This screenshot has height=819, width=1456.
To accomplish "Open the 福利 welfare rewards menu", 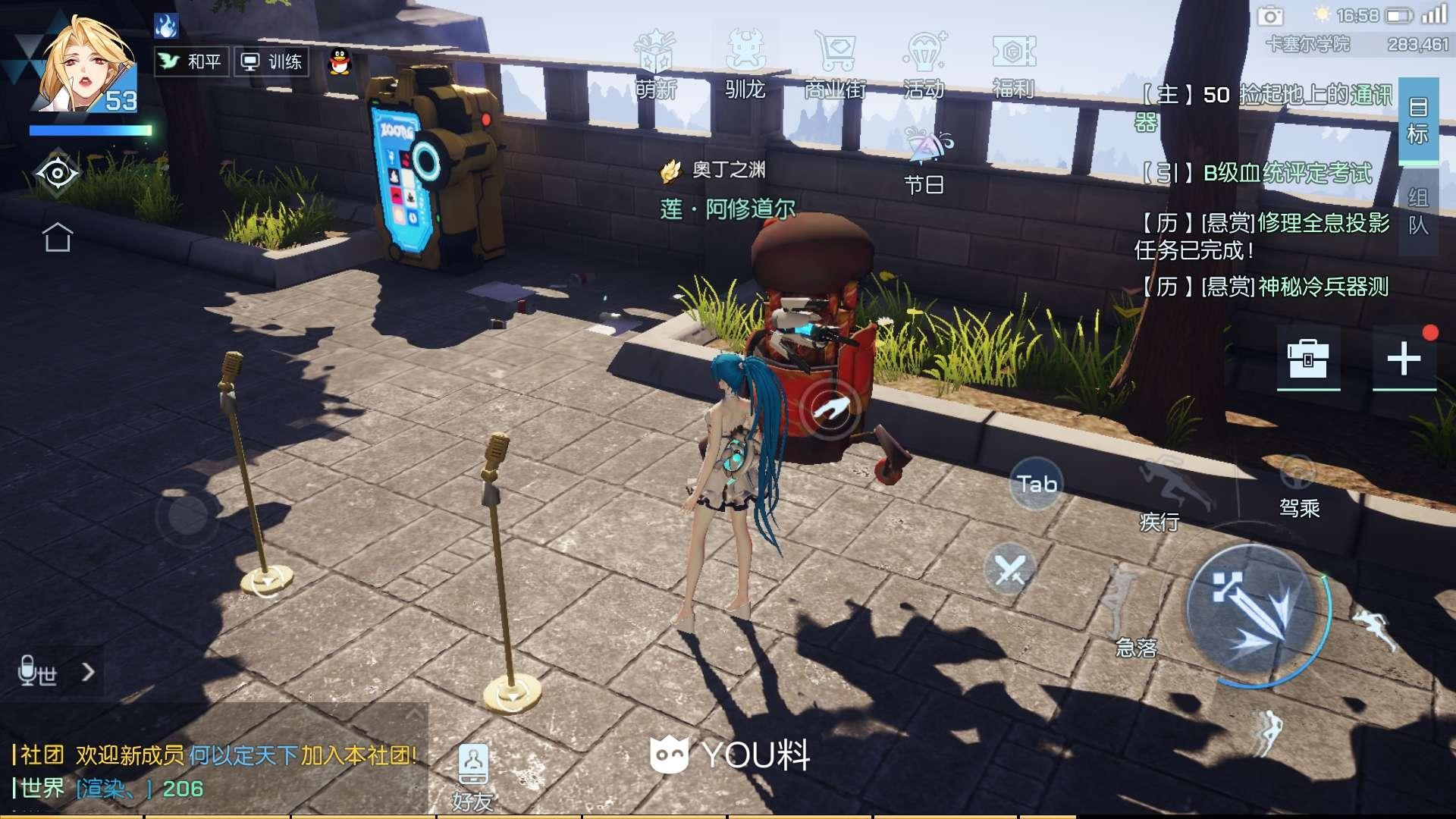I will point(1013,65).
